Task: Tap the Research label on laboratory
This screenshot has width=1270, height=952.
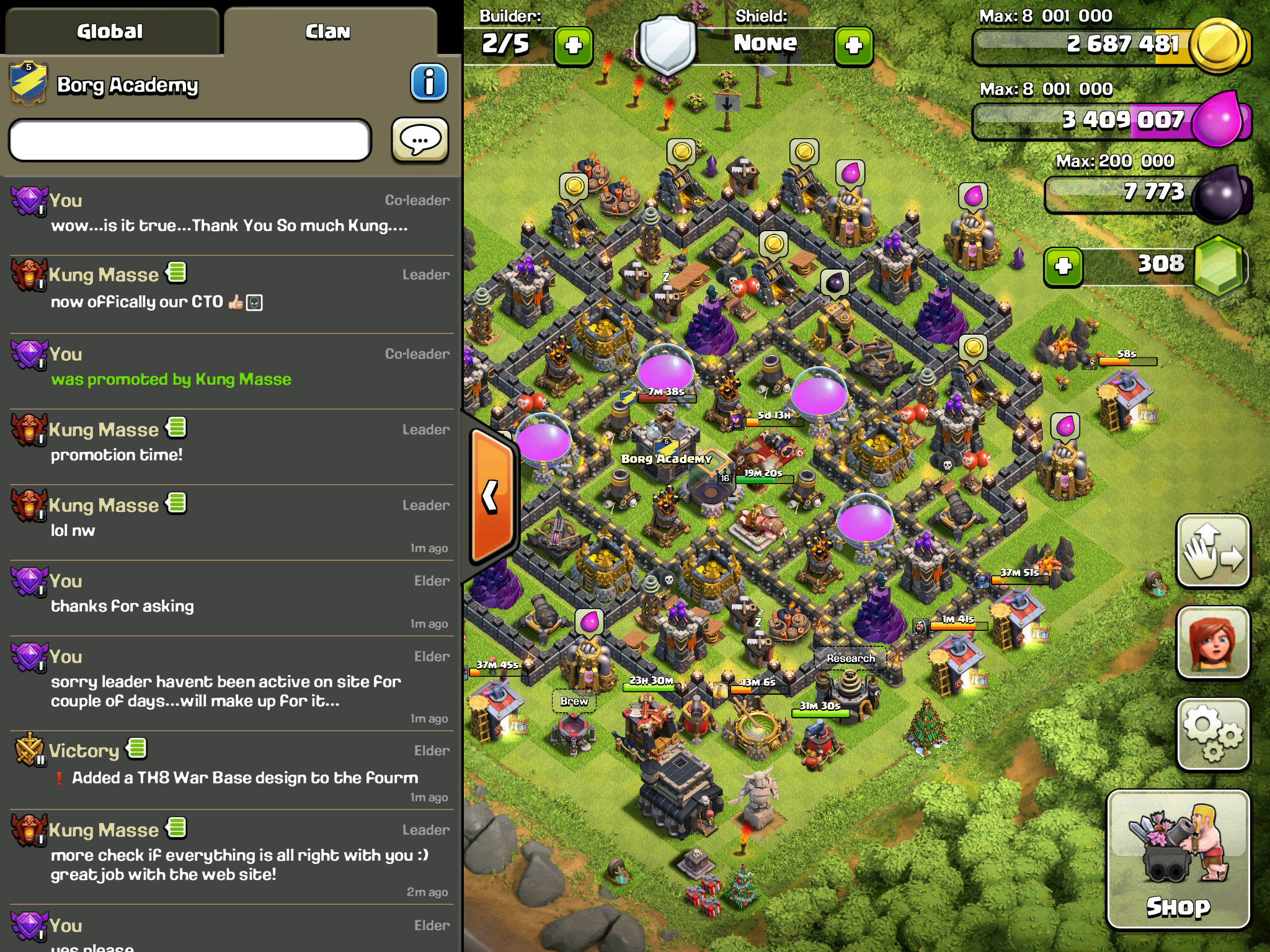Action: tap(850, 658)
